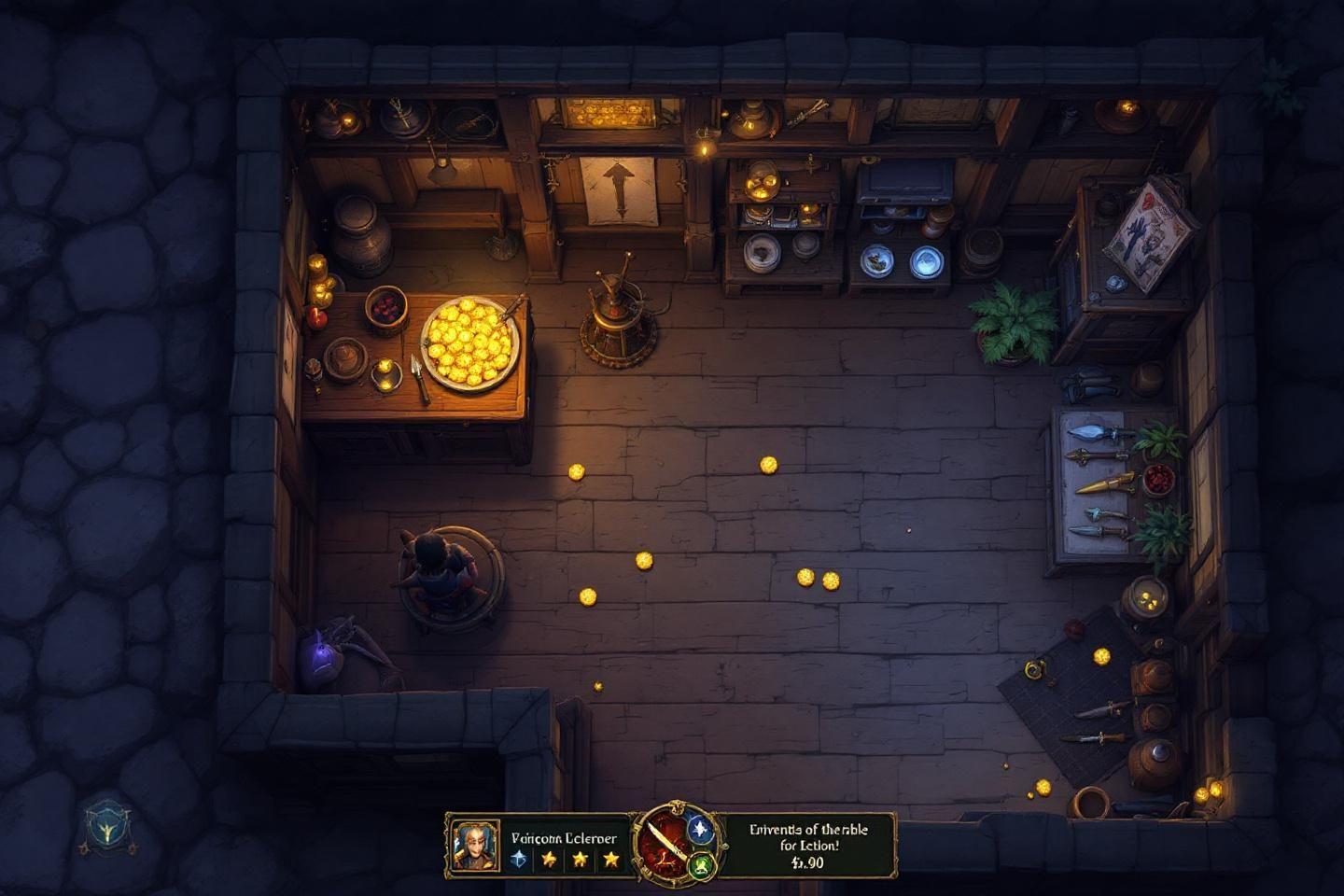Screen dimensions: 1344x896
Task: Open the shield emblem icon with winged figure
Action: [x=106, y=827]
